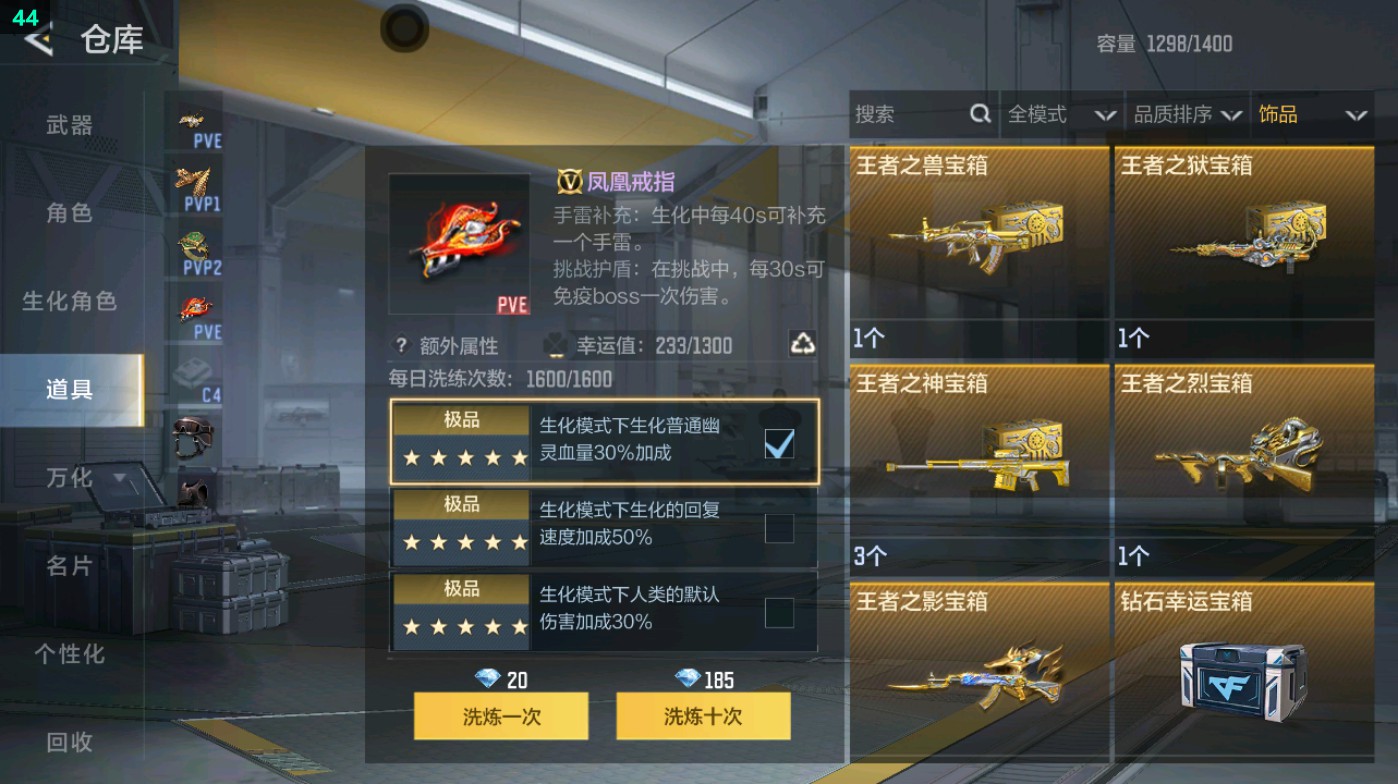Select the PVP1 ring item in the sidebar
This screenshot has height=784, width=1398.
(197, 182)
